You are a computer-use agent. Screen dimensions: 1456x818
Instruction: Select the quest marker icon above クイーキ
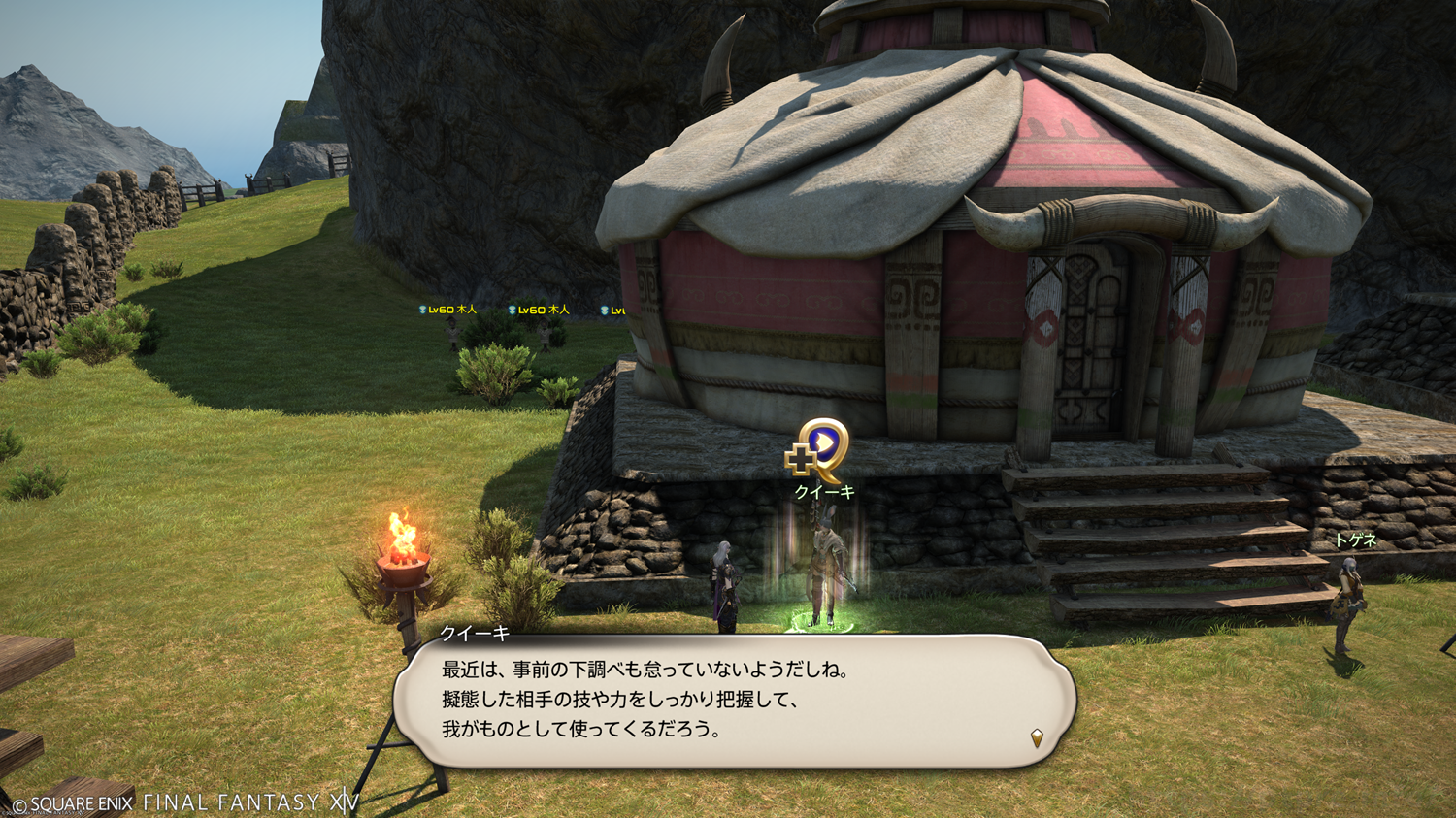pos(818,450)
